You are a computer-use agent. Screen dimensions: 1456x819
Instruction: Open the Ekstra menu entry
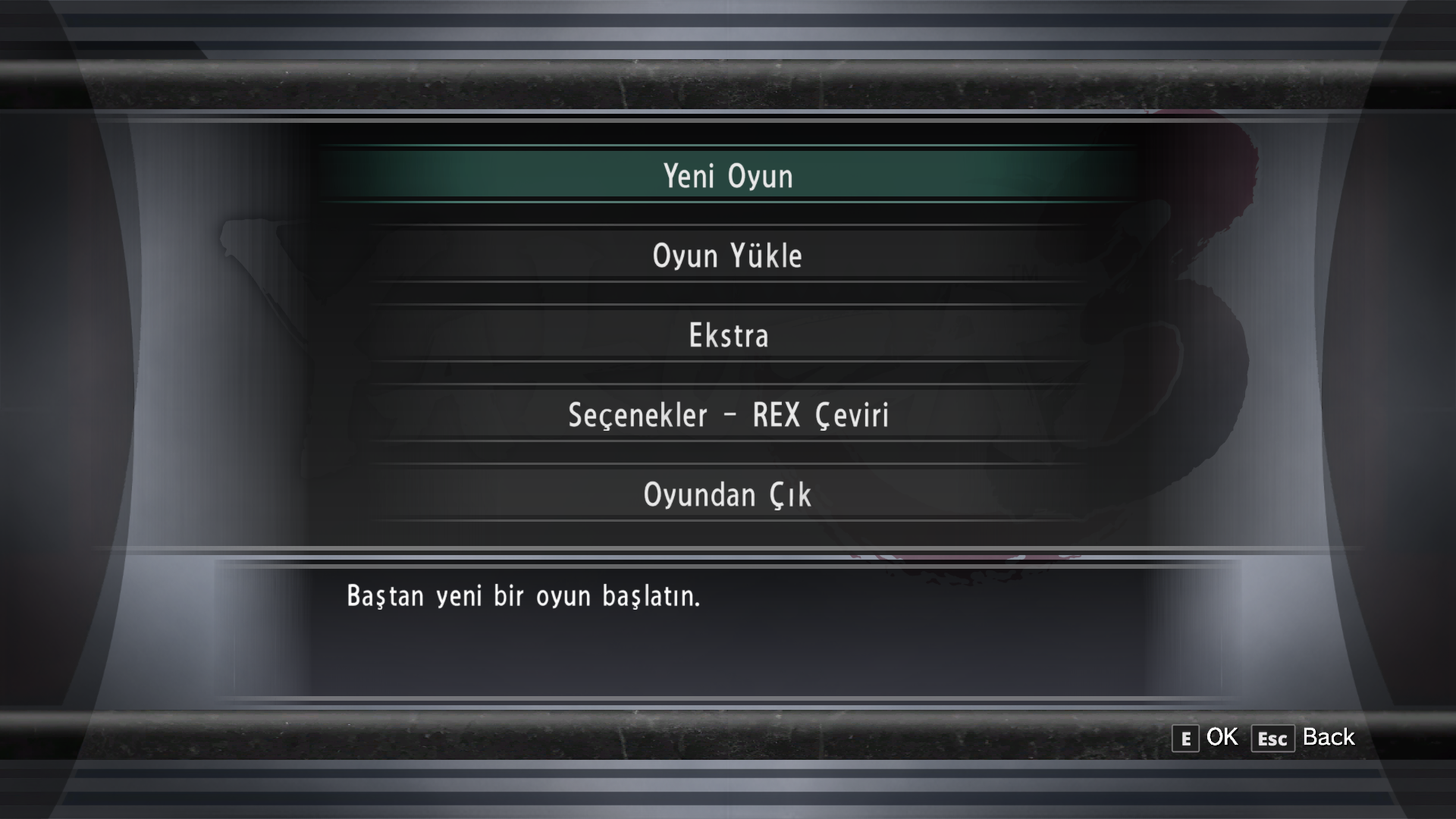[x=728, y=335]
